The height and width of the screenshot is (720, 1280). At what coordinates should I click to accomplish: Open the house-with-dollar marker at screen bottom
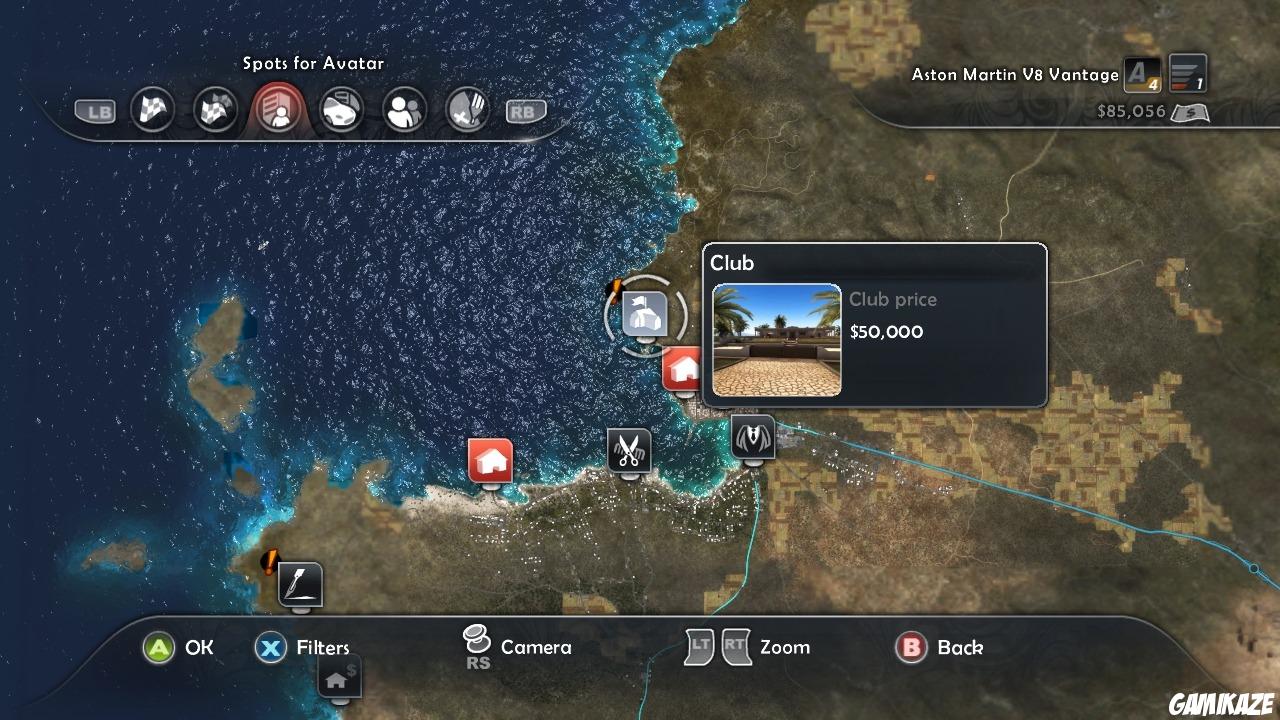pos(338,678)
